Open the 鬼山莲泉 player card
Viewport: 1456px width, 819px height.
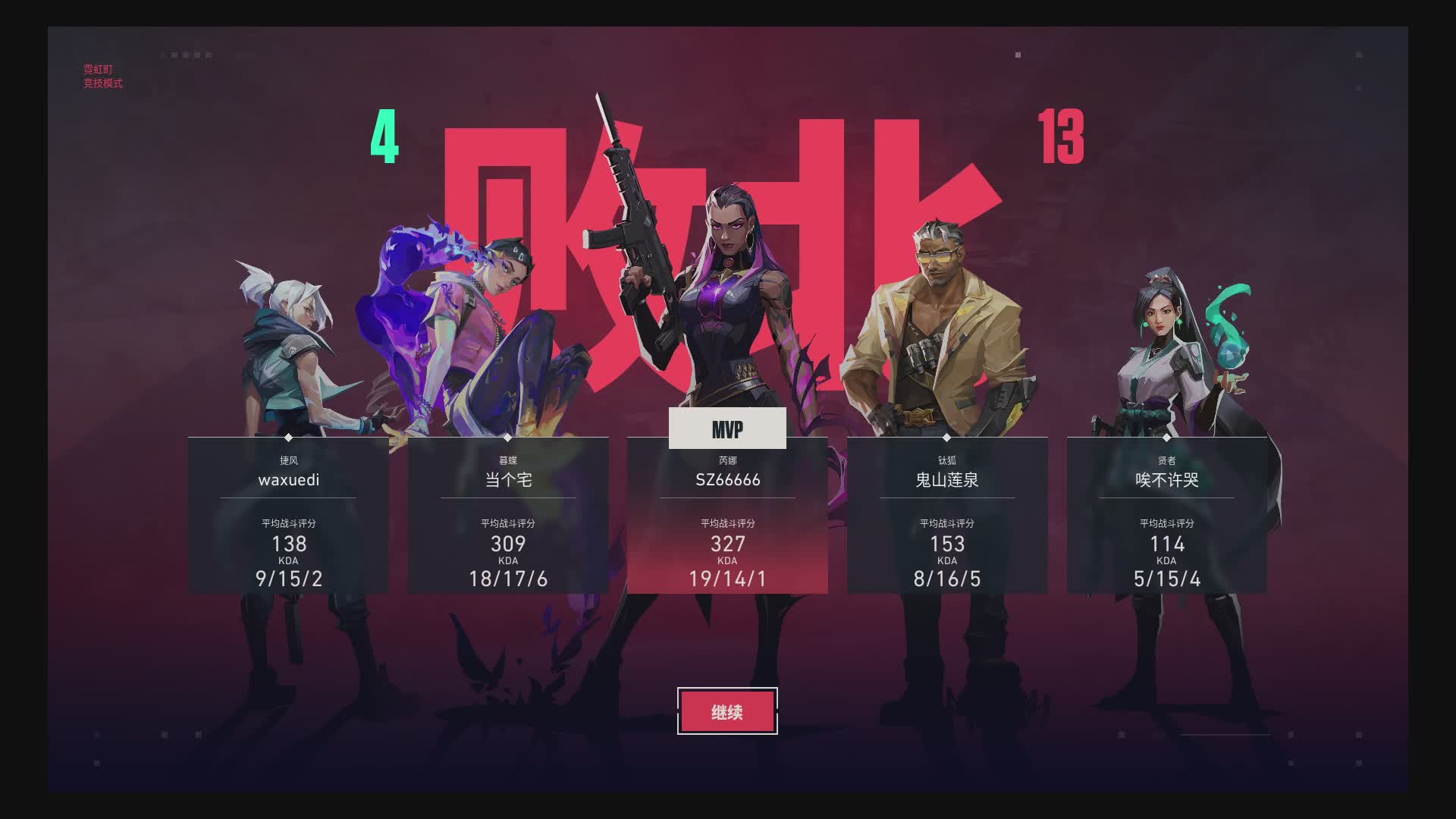947,516
